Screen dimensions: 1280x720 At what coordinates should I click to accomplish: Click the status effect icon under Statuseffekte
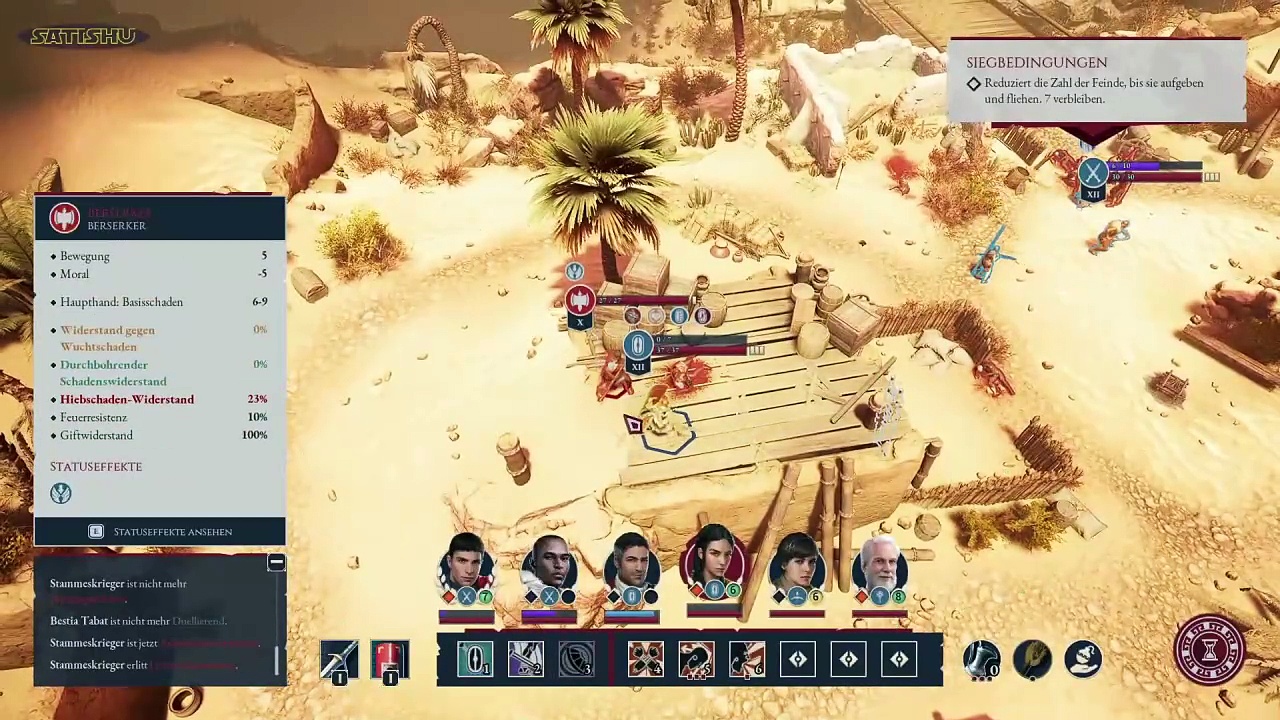point(61,493)
